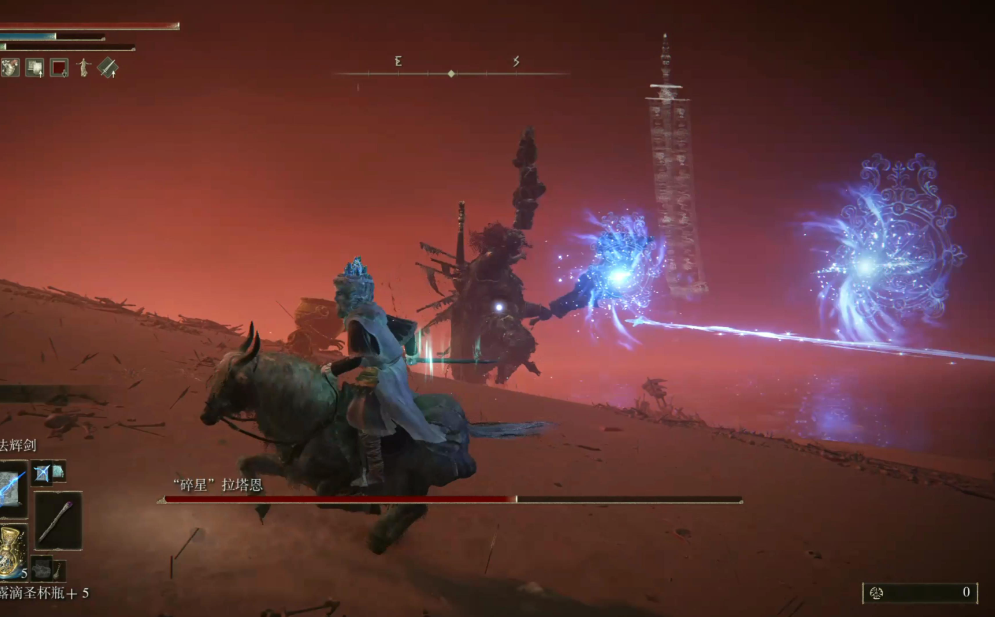Select the staff weapon slot

pos(58,519)
